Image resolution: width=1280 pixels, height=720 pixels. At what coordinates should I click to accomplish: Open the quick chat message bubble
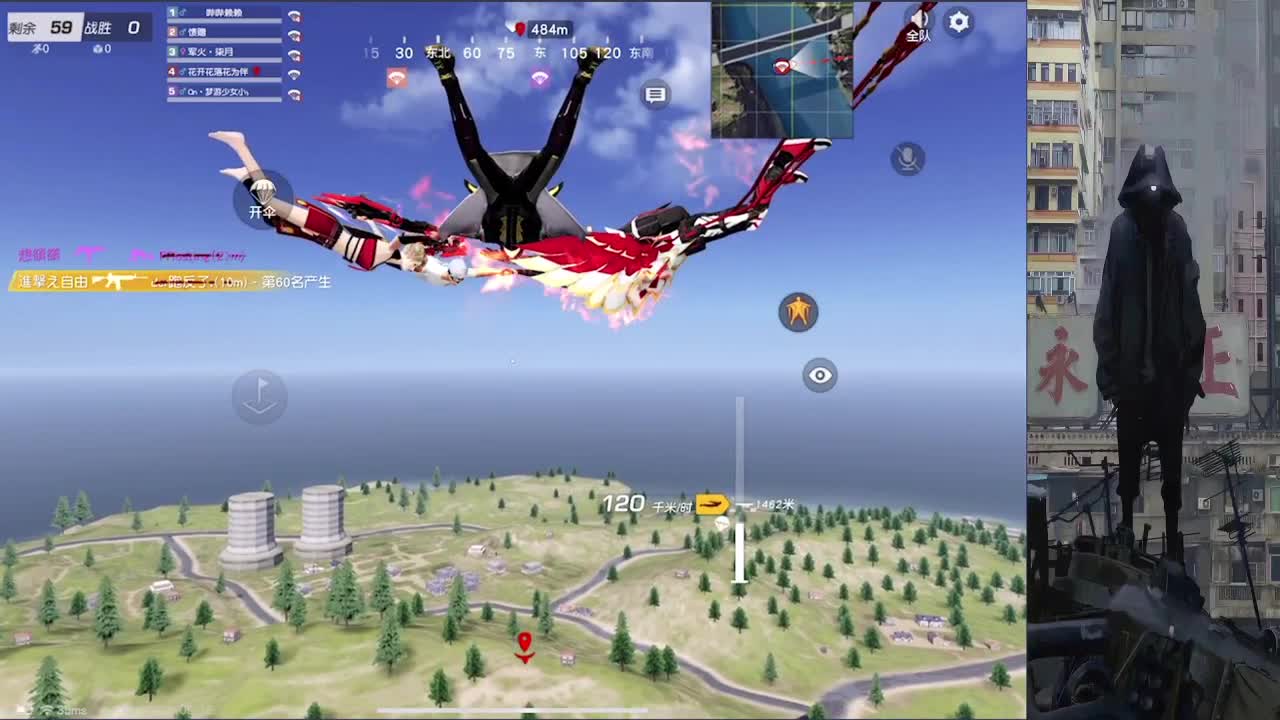655,95
